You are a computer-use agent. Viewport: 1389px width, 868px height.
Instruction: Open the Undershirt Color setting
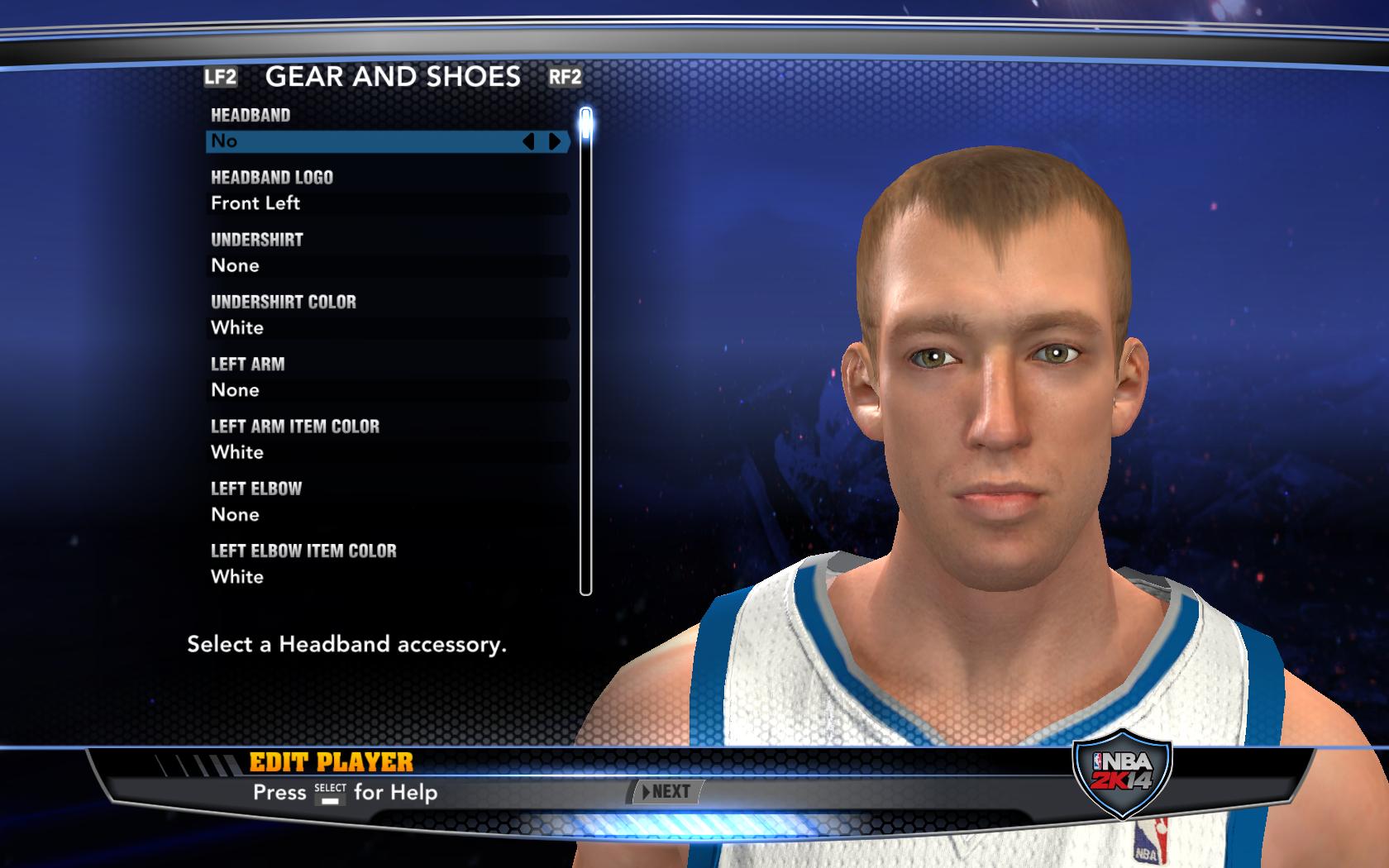387,327
